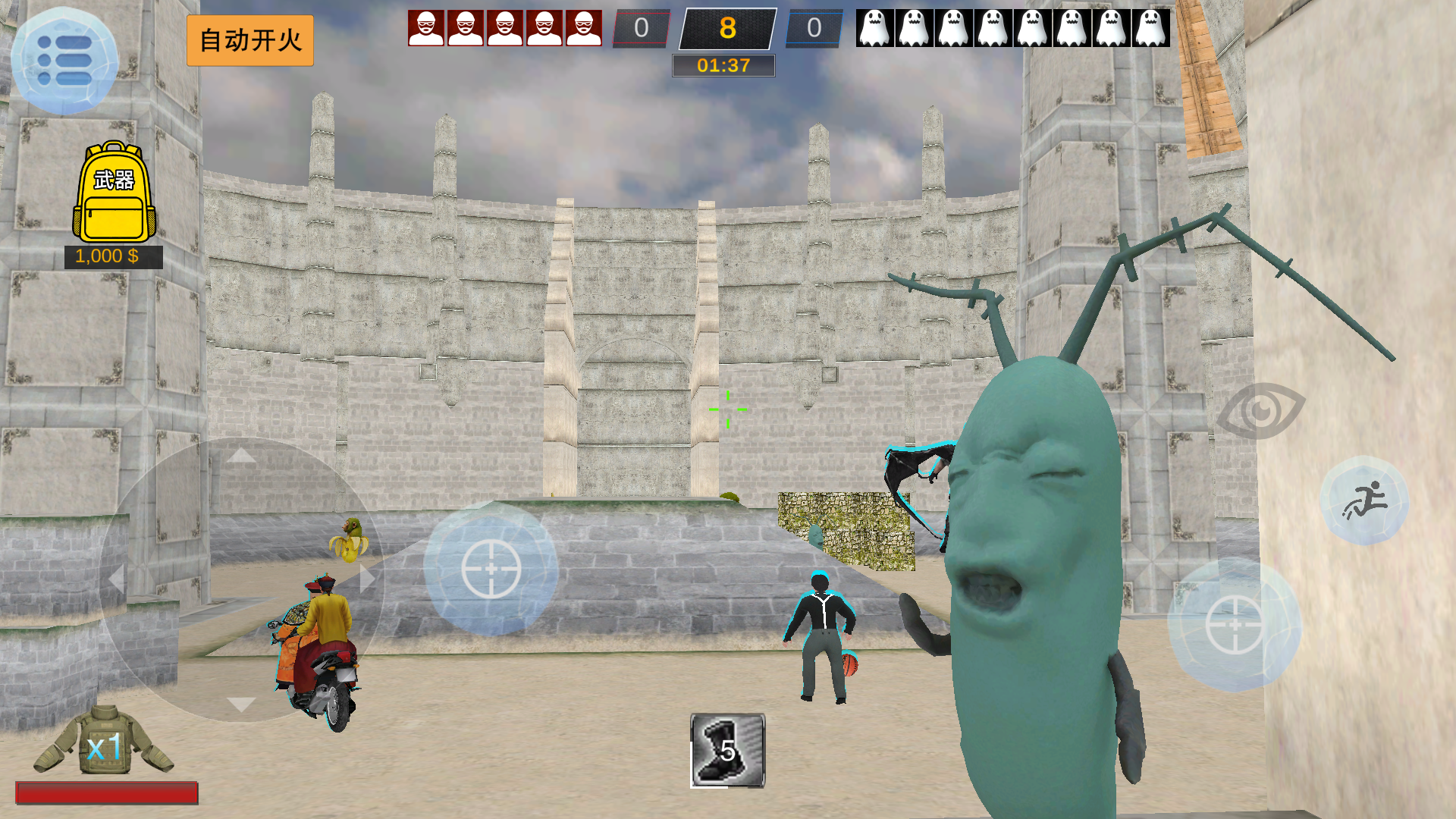Toggle the eye view icon

pyautogui.click(x=1260, y=412)
